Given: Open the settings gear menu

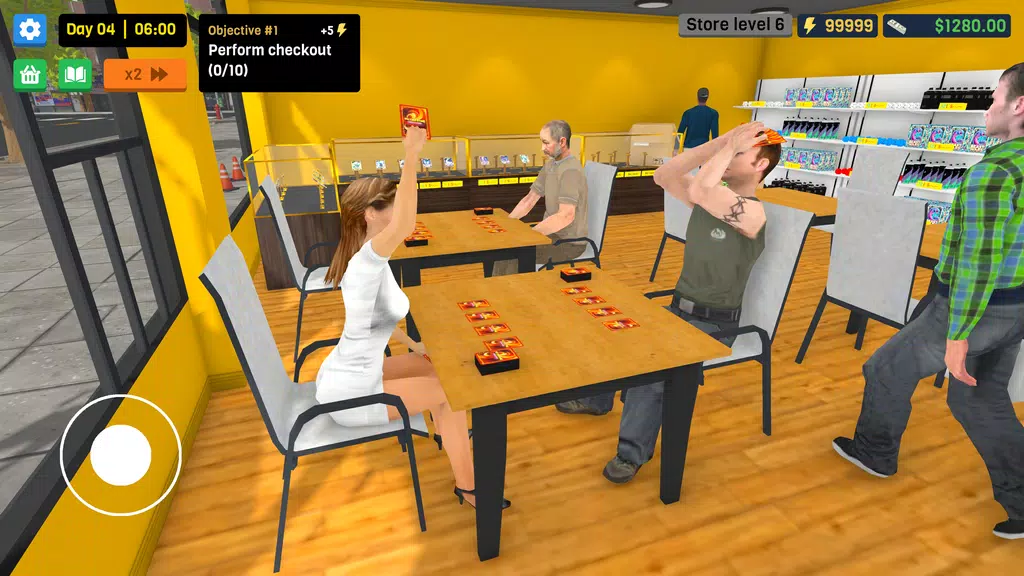Looking at the screenshot, I should coord(30,29).
